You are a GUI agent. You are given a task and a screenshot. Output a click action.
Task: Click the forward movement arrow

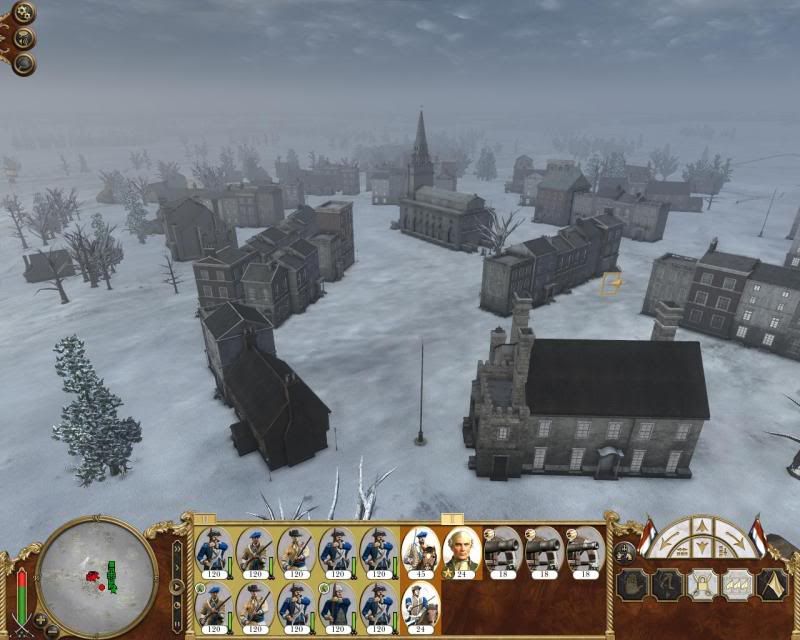(x=700, y=525)
